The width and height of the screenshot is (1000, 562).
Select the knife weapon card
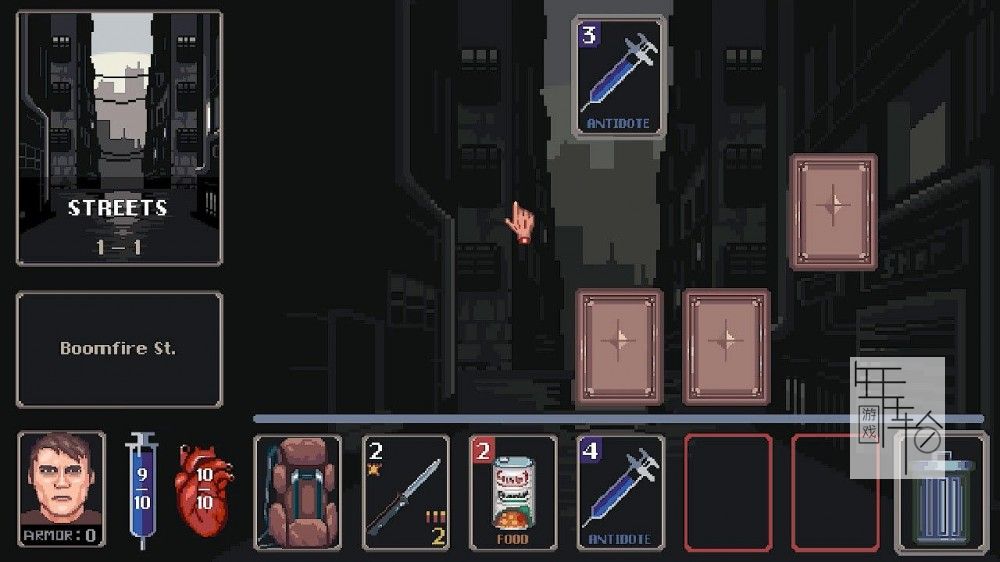pos(405,492)
